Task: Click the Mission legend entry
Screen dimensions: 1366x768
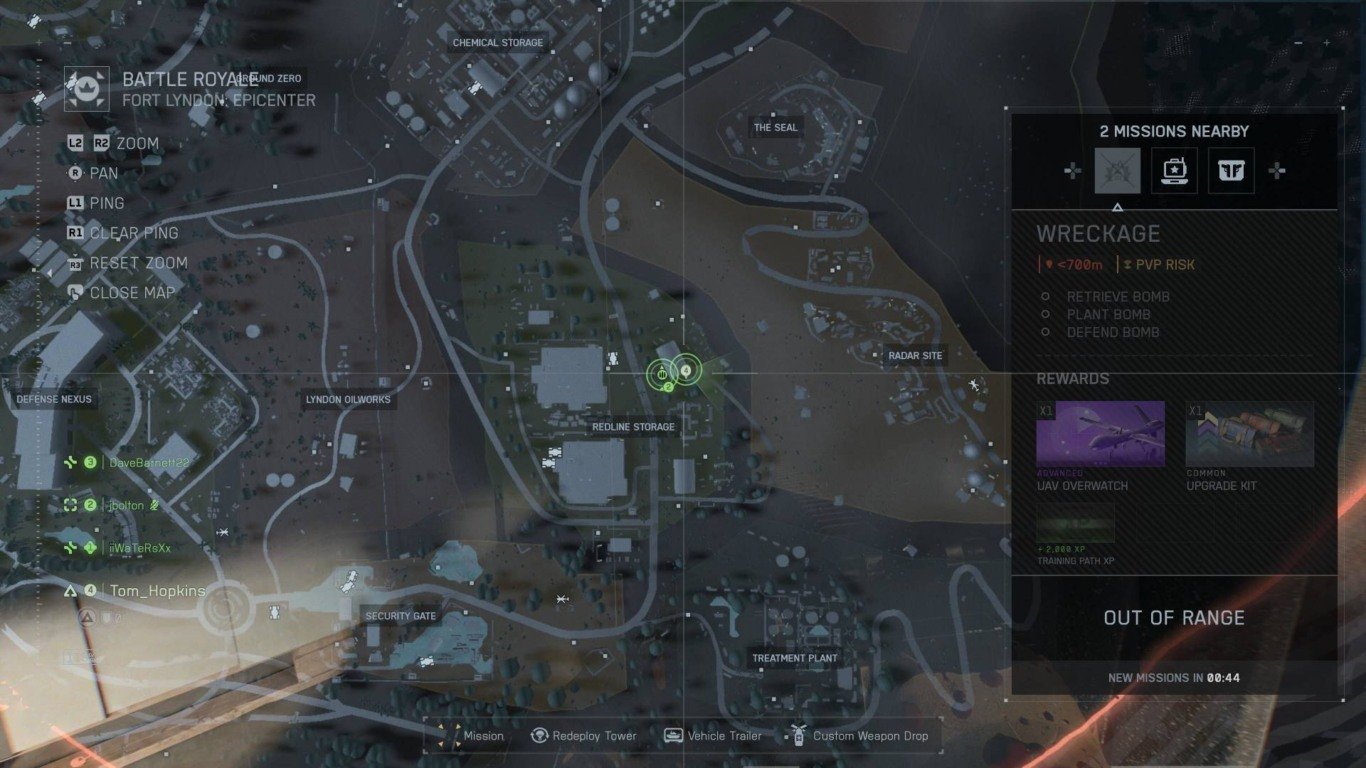Action: (x=471, y=736)
